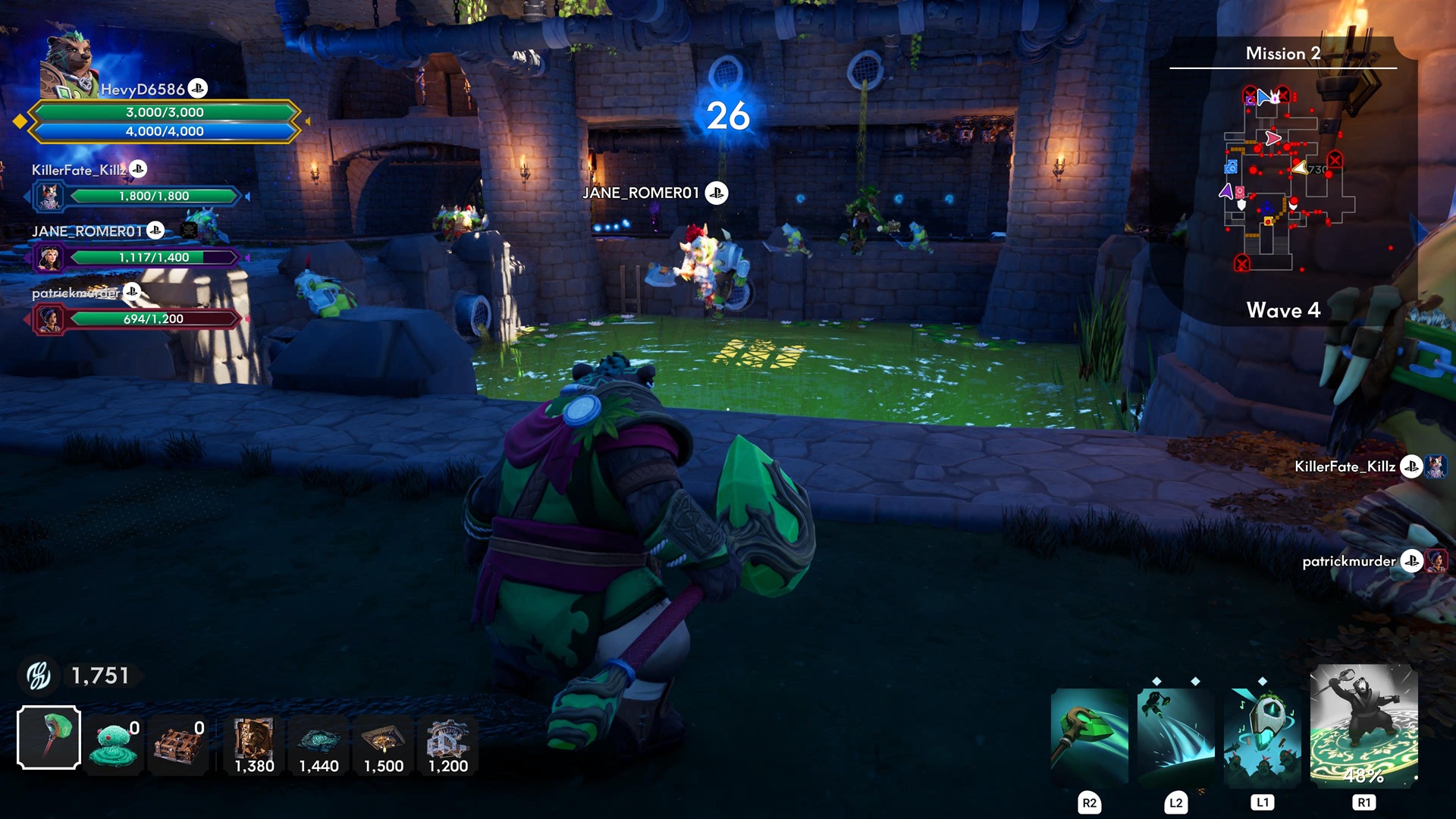The height and width of the screenshot is (819, 1456).
Task: Trigger the bear ultimate at 48% charge
Action: click(1363, 726)
